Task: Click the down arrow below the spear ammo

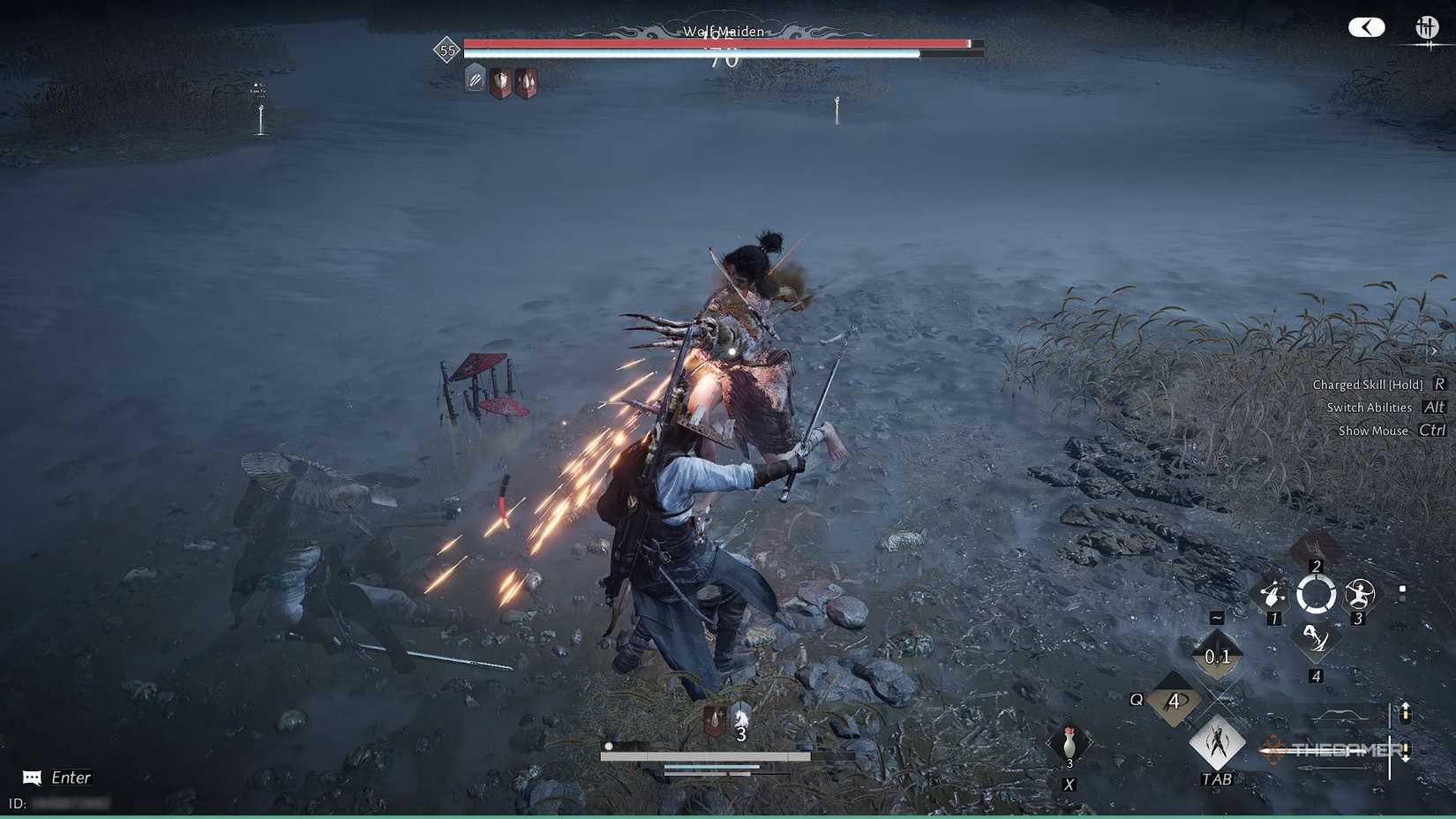Action: pyautogui.click(x=1406, y=760)
